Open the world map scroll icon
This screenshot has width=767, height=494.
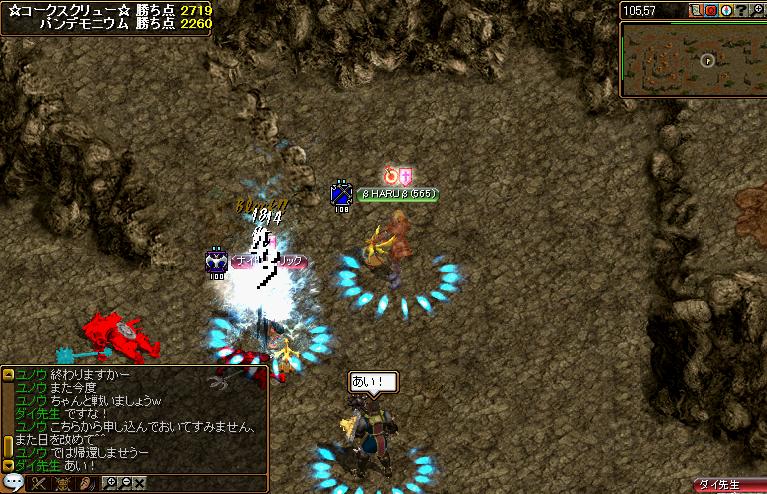tap(696, 10)
